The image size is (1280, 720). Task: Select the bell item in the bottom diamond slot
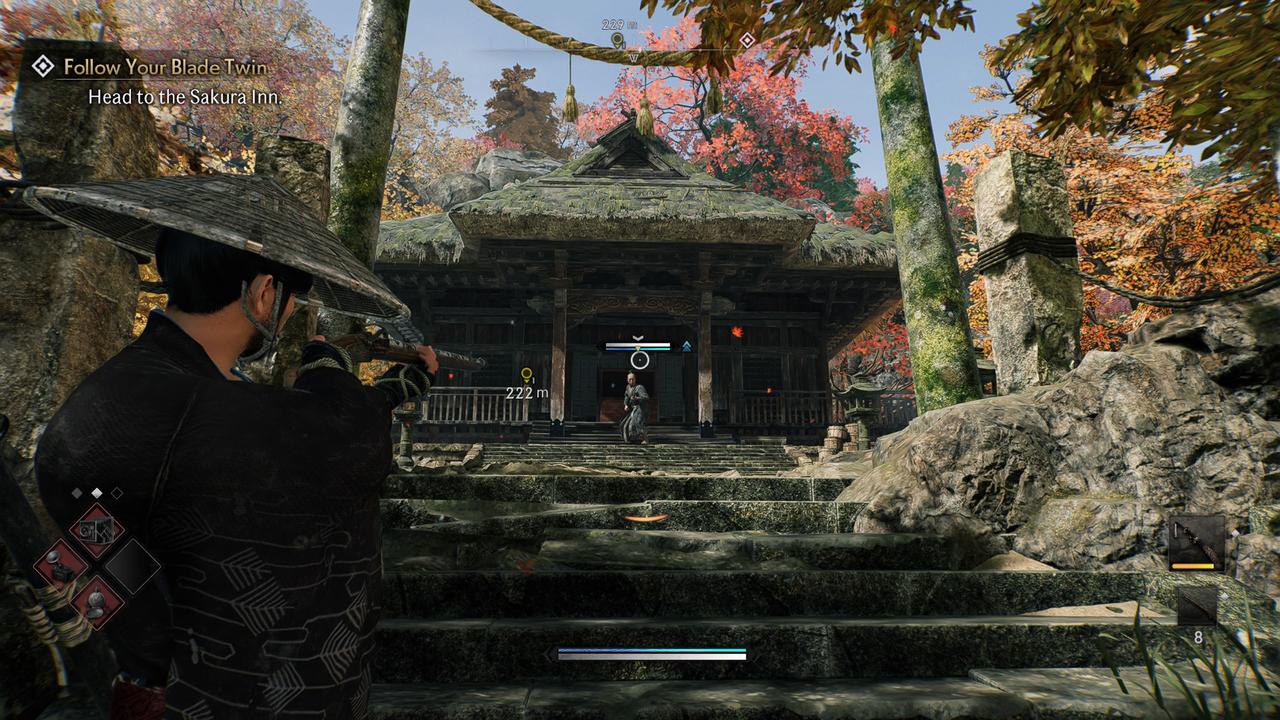pyautogui.click(x=97, y=603)
